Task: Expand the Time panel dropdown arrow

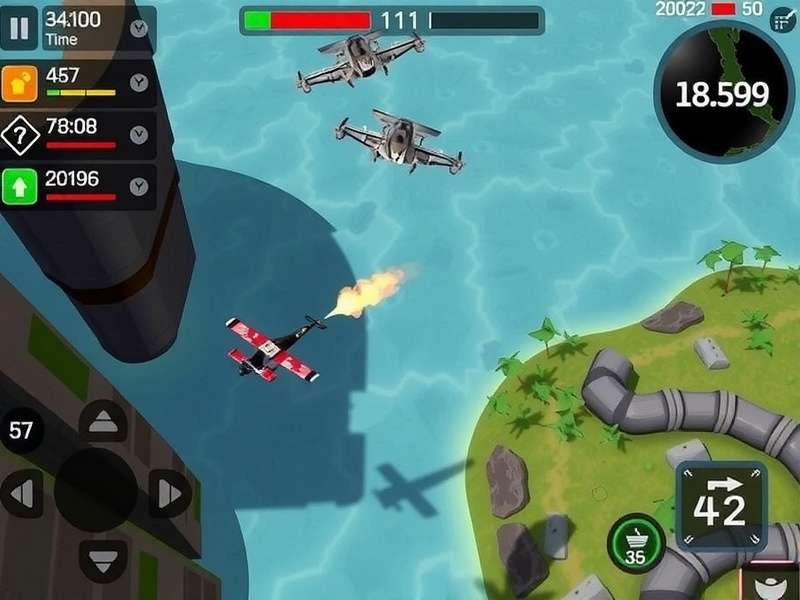Action: (139, 28)
